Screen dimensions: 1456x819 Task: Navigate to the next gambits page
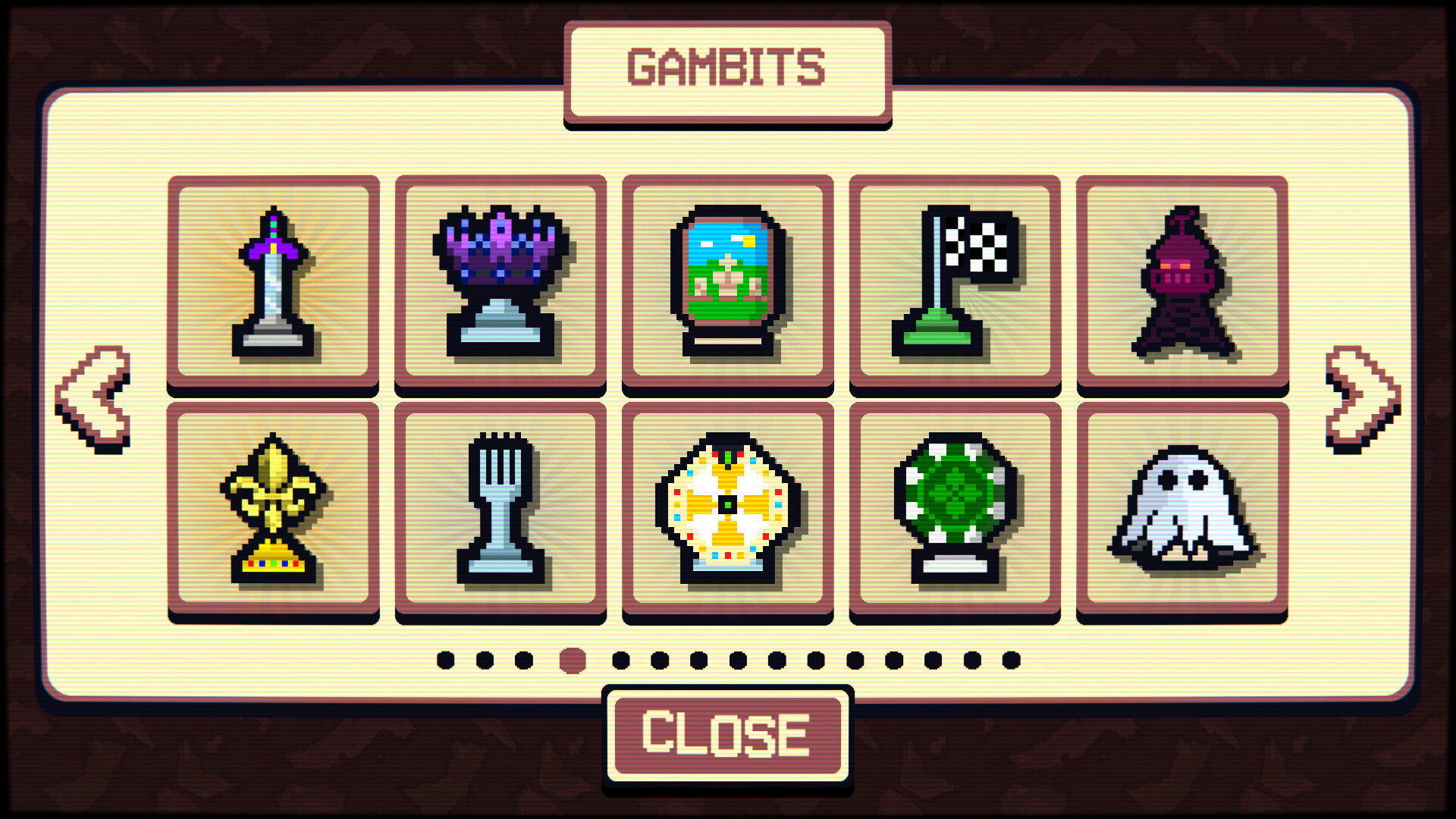1362,398
